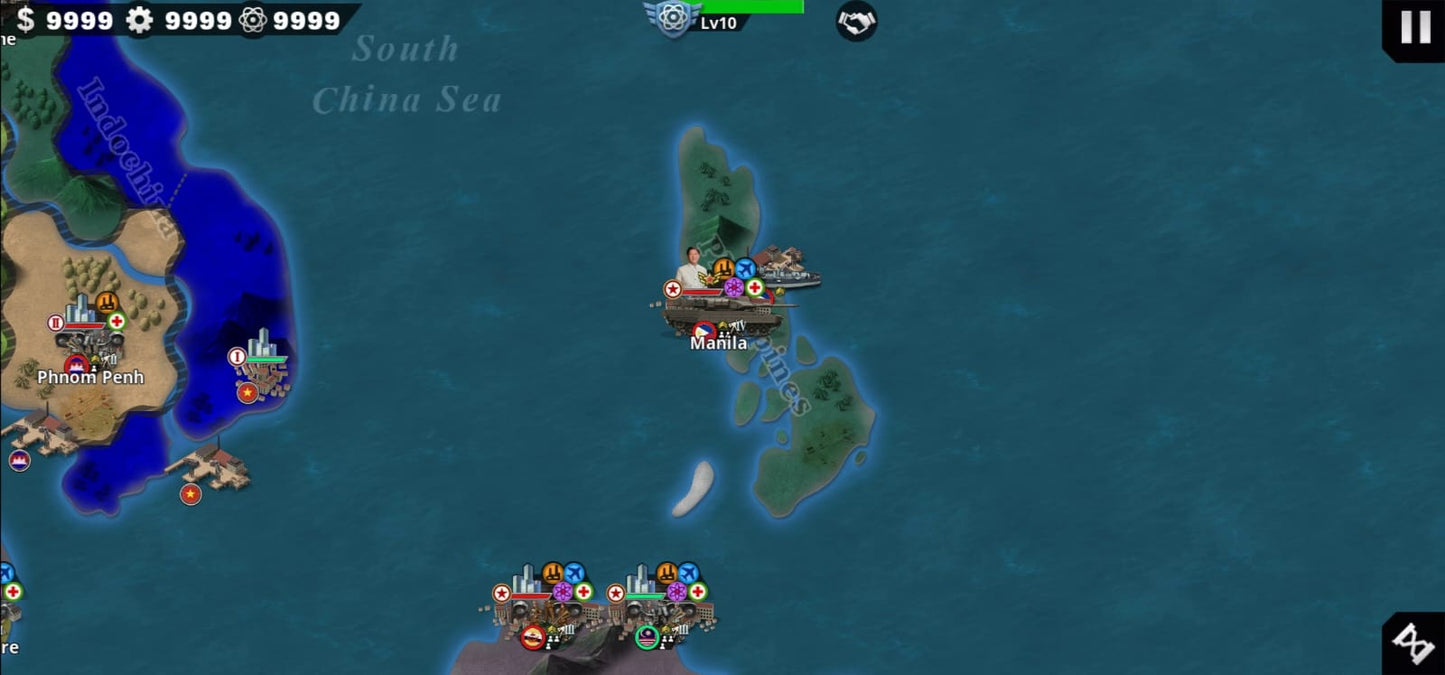This screenshot has width=1445, height=675.
Task: Open diplomacy via the handshake icon
Action: (x=856, y=21)
